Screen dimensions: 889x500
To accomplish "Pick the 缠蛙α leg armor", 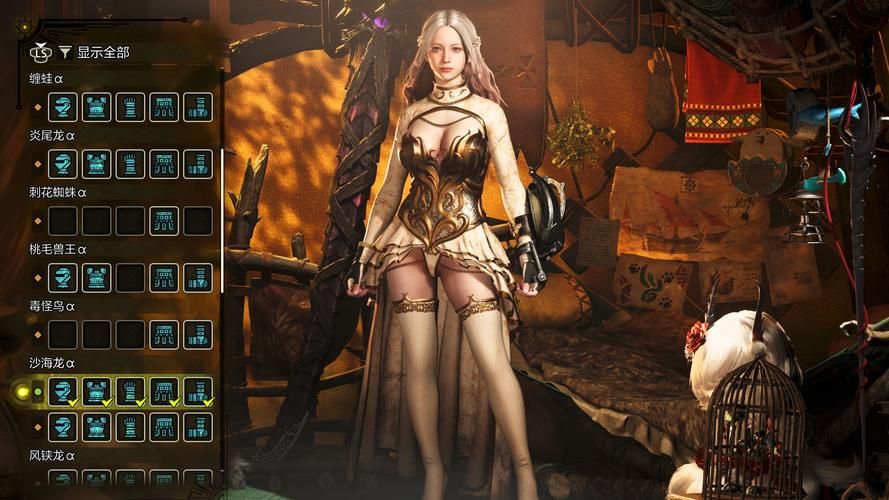I will pos(198,107).
